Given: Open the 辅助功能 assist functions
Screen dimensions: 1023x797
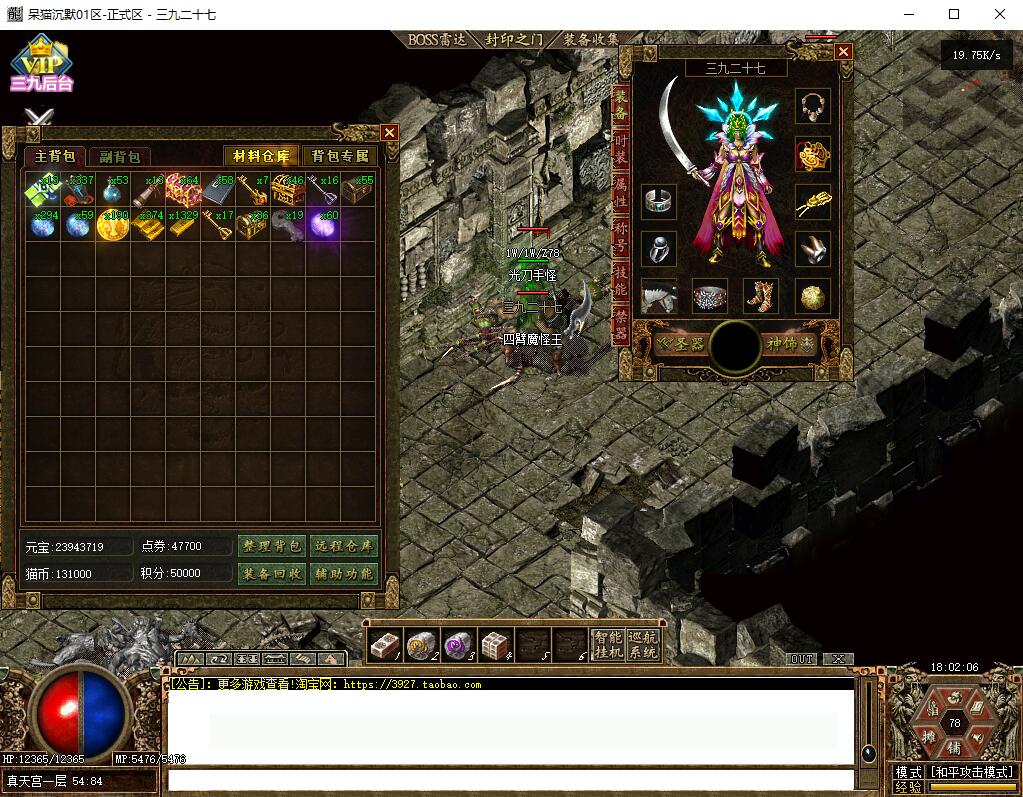Looking at the screenshot, I should point(343,573).
